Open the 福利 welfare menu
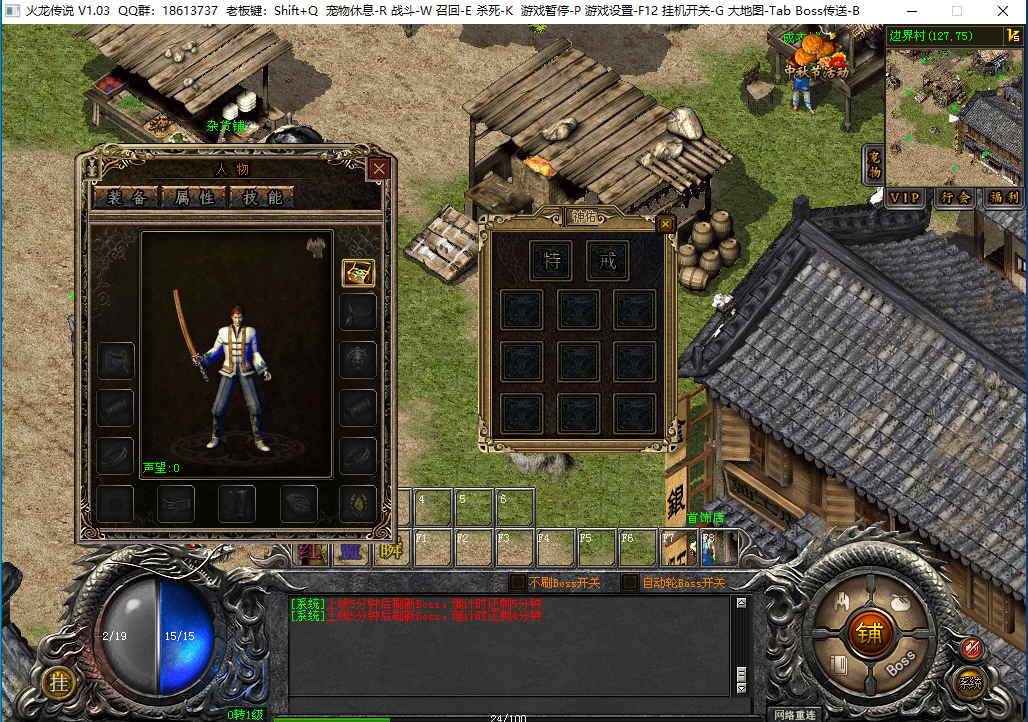Image resolution: width=1028 pixels, height=722 pixels. click(1003, 197)
